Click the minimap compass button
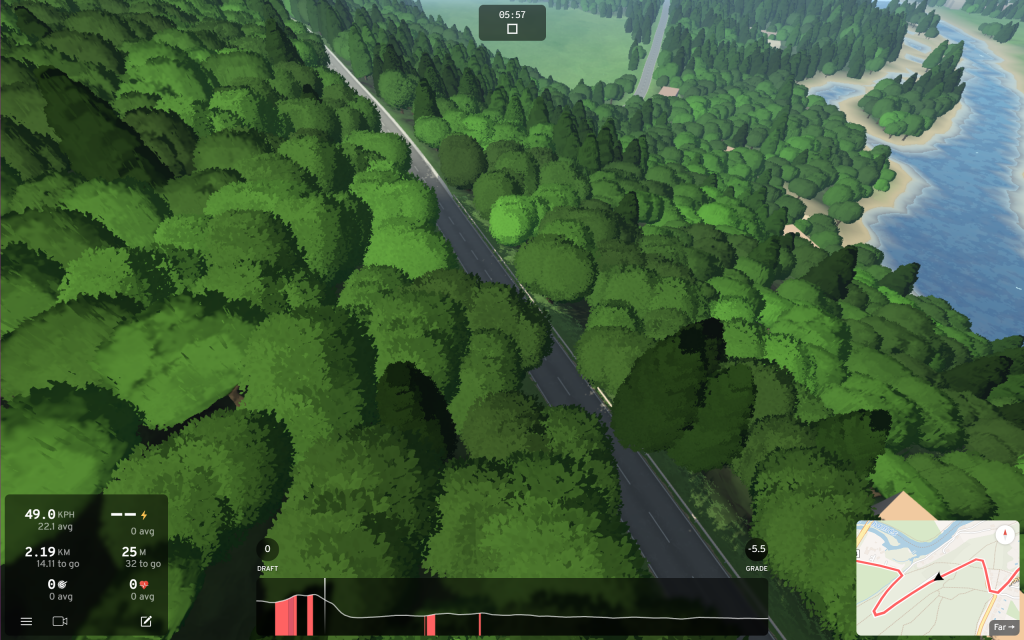Screen dimensions: 1024x640 (1004, 534)
